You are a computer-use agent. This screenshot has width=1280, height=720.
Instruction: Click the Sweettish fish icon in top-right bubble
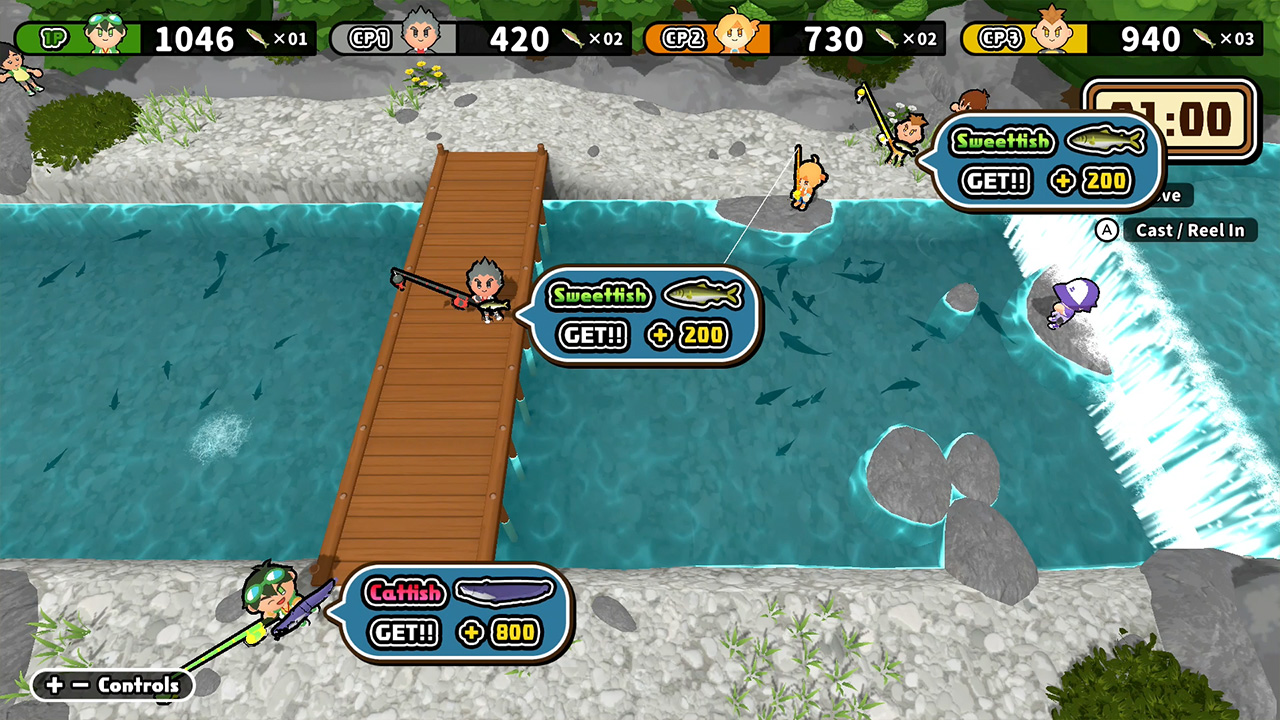1103,140
